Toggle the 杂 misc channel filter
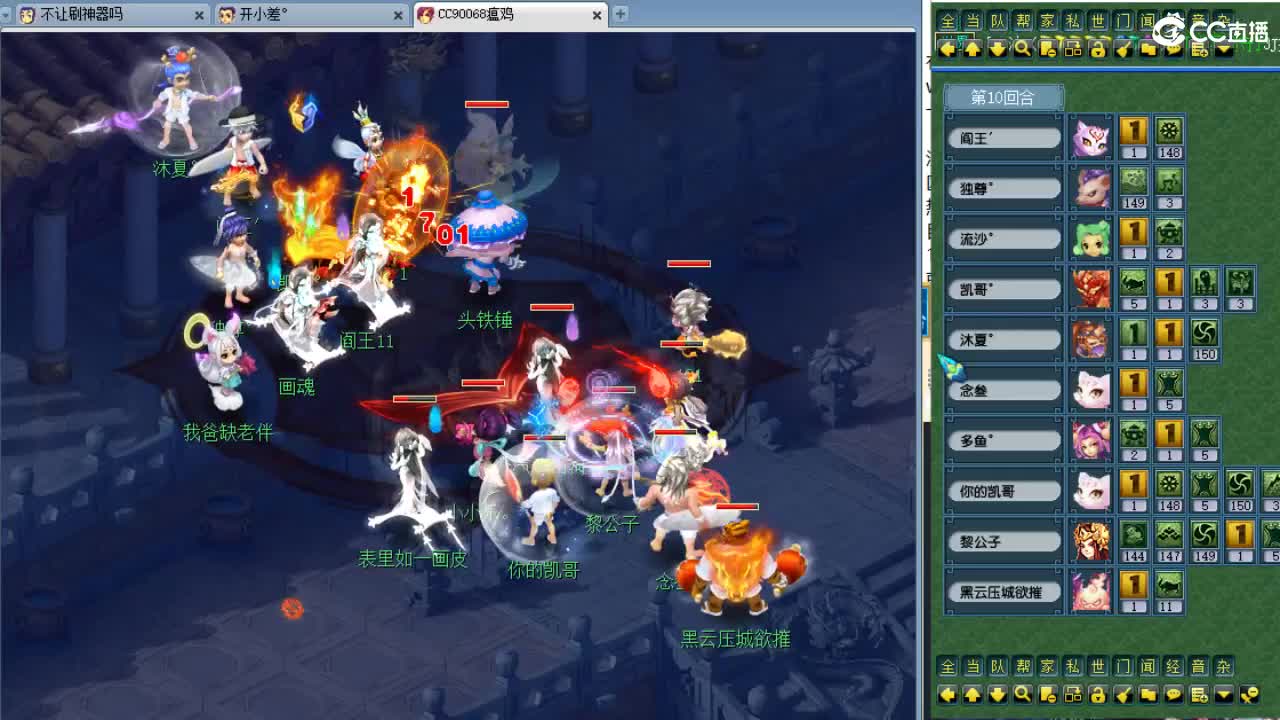The width and height of the screenshot is (1280, 720). 1224,665
